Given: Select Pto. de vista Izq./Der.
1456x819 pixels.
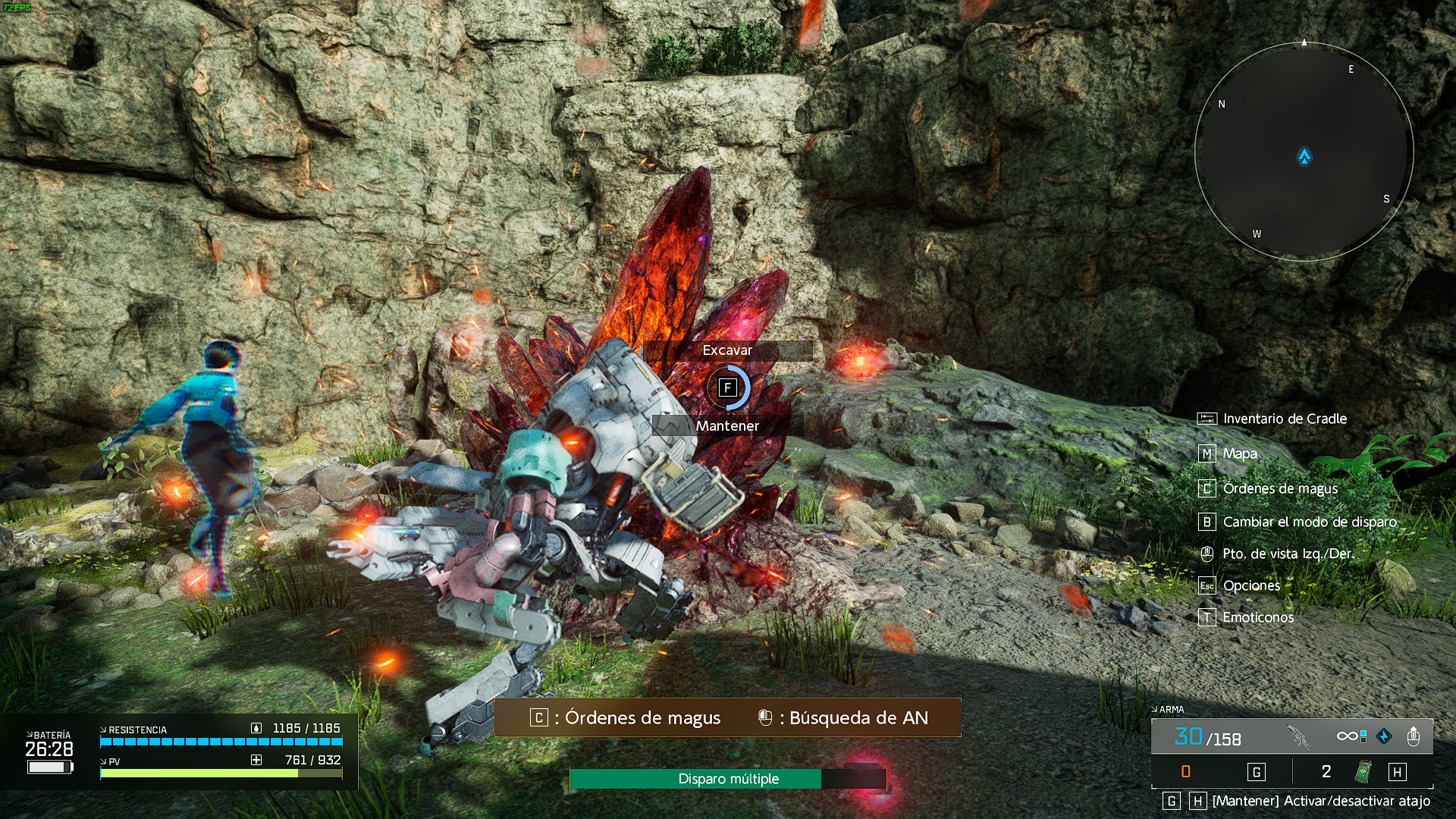Looking at the screenshot, I should 1288,554.
